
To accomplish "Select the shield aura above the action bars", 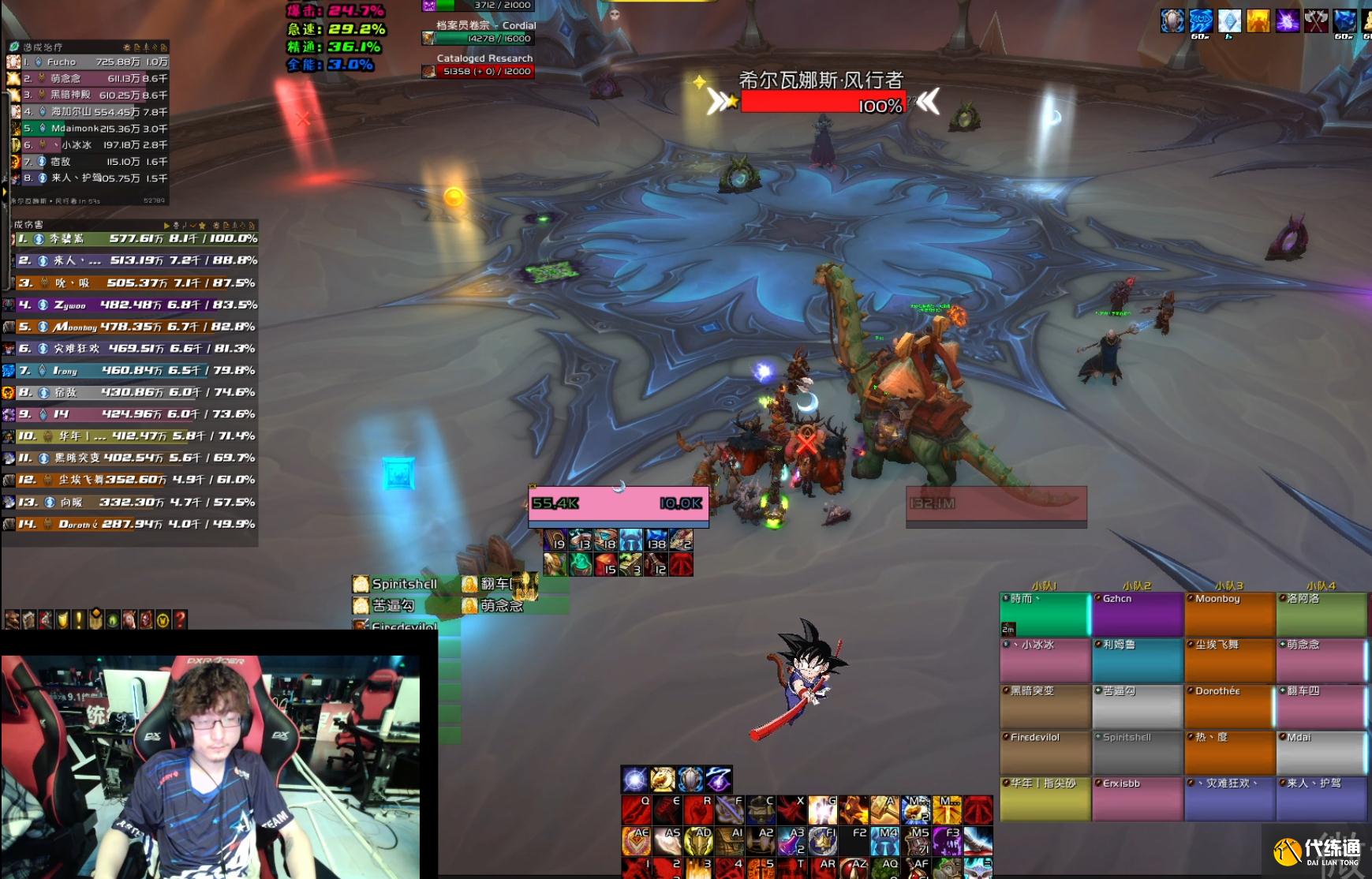I will [690, 780].
